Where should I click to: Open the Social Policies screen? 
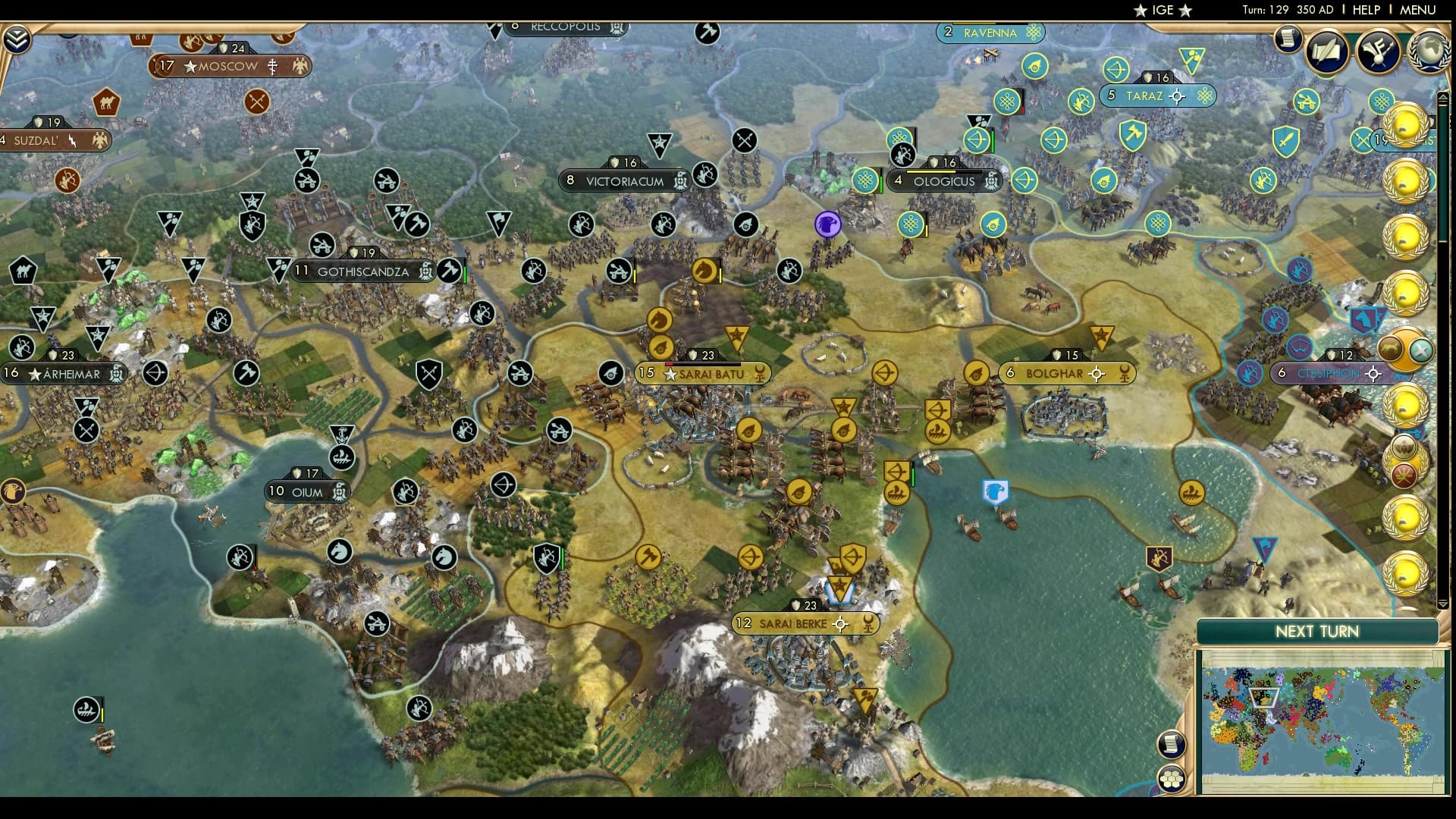(1329, 50)
